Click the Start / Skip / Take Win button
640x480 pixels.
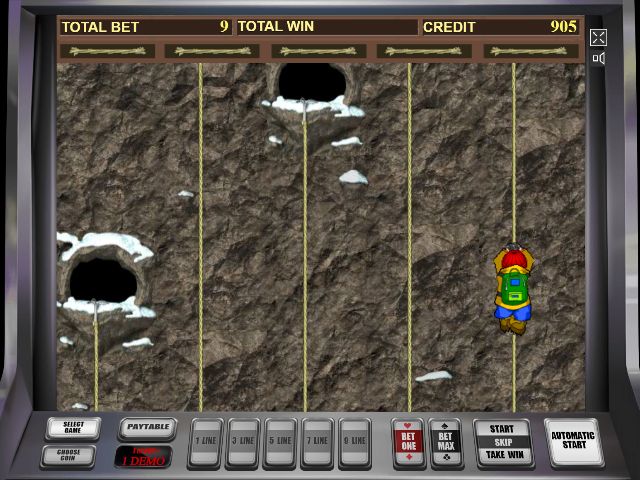(x=502, y=442)
